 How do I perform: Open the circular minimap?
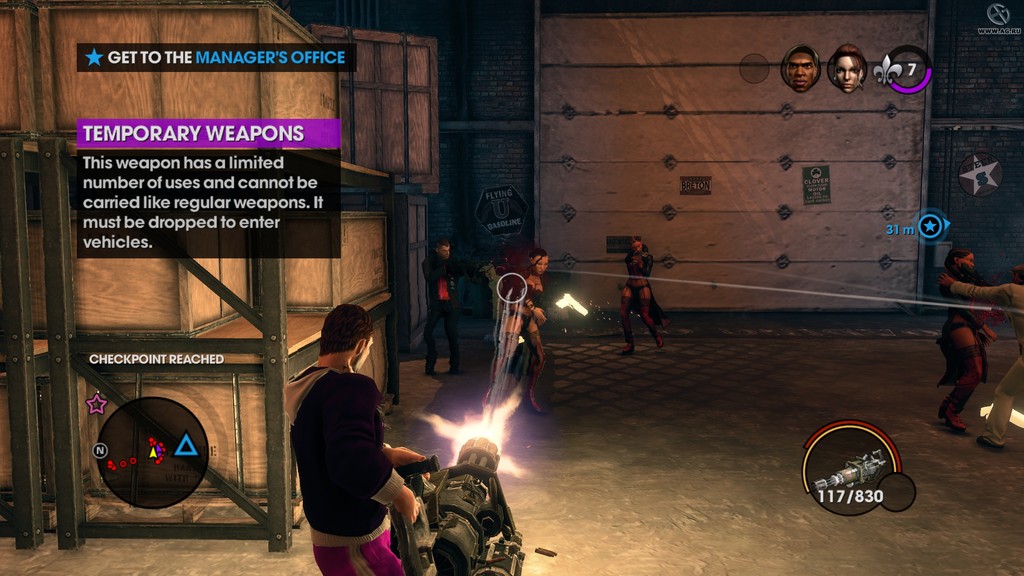(152, 452)
